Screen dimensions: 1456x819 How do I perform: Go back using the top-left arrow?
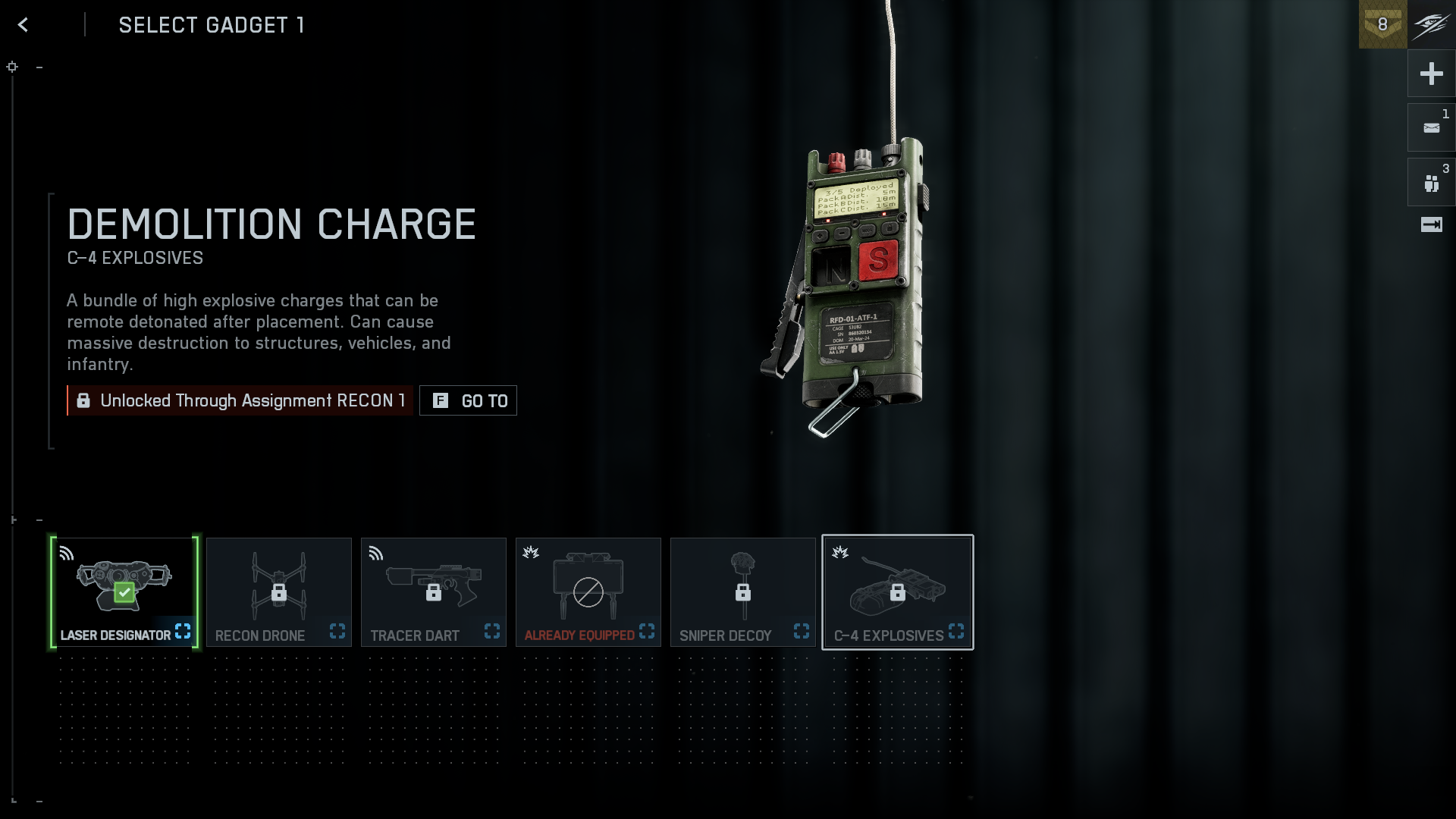(x=23, y=25)
